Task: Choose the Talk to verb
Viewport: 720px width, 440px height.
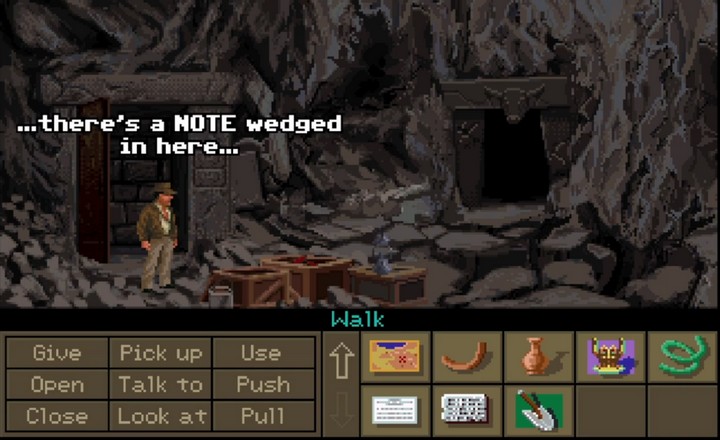Action: tap(161, 384)
